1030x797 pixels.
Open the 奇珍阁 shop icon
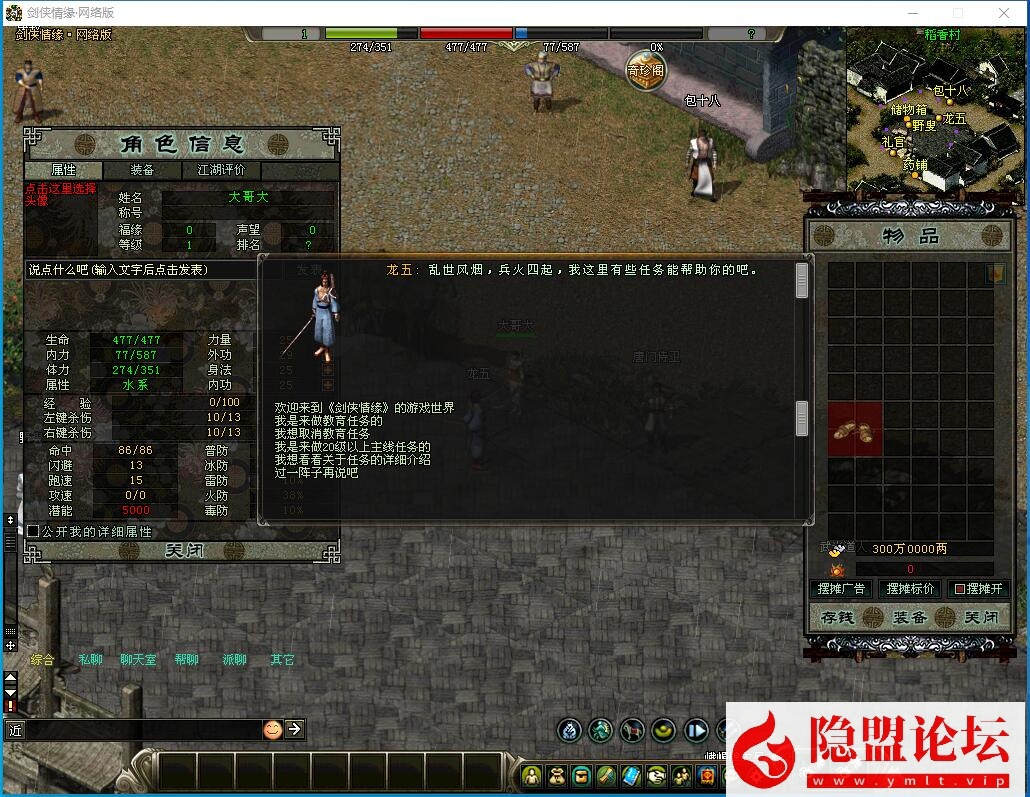tap(645, 71)
